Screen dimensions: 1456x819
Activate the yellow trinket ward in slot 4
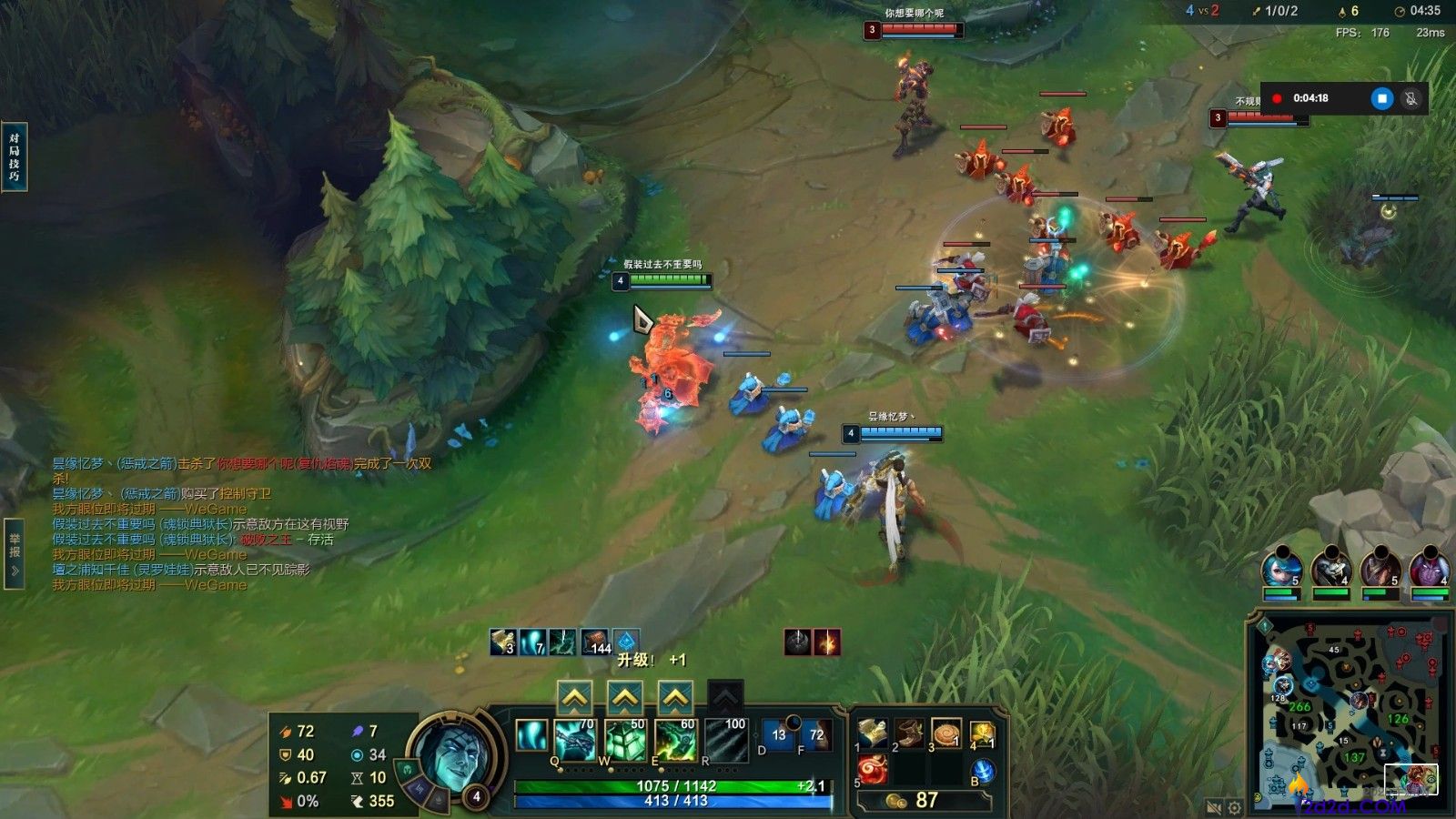click(x=982, y=733)
